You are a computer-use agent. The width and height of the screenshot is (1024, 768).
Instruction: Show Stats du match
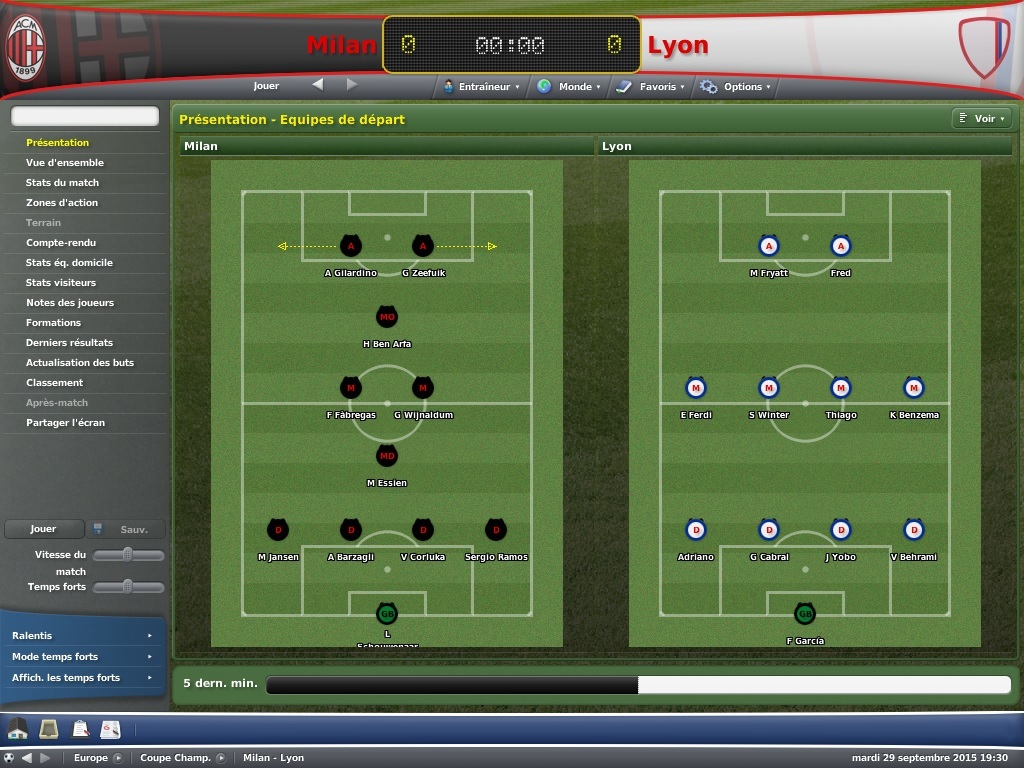[62, 183]
